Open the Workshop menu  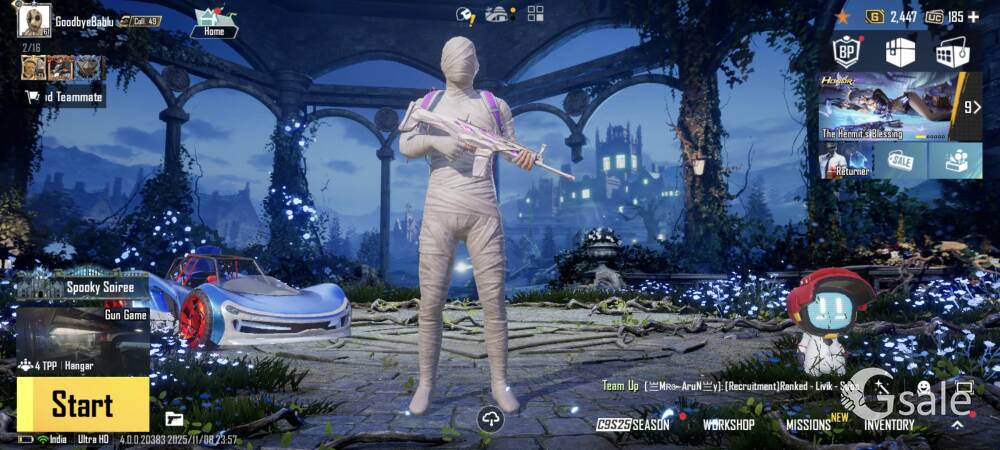point(728,424)
